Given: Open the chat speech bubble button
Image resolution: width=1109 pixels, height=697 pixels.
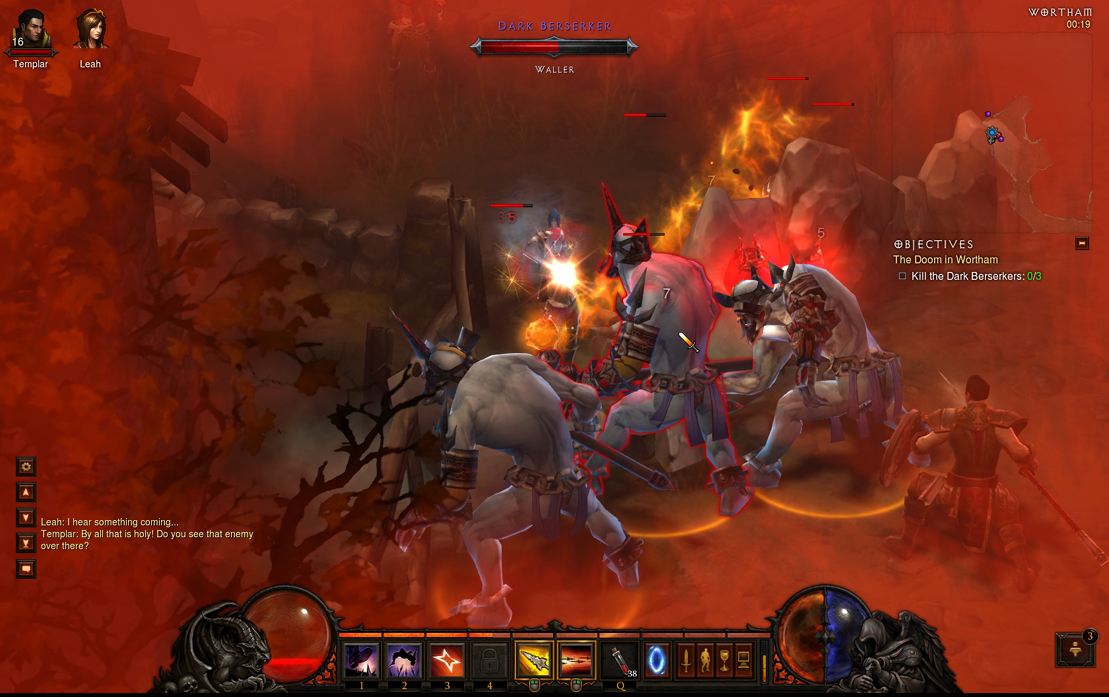Looking at the screenshot, I should click(x=26, y=569).
